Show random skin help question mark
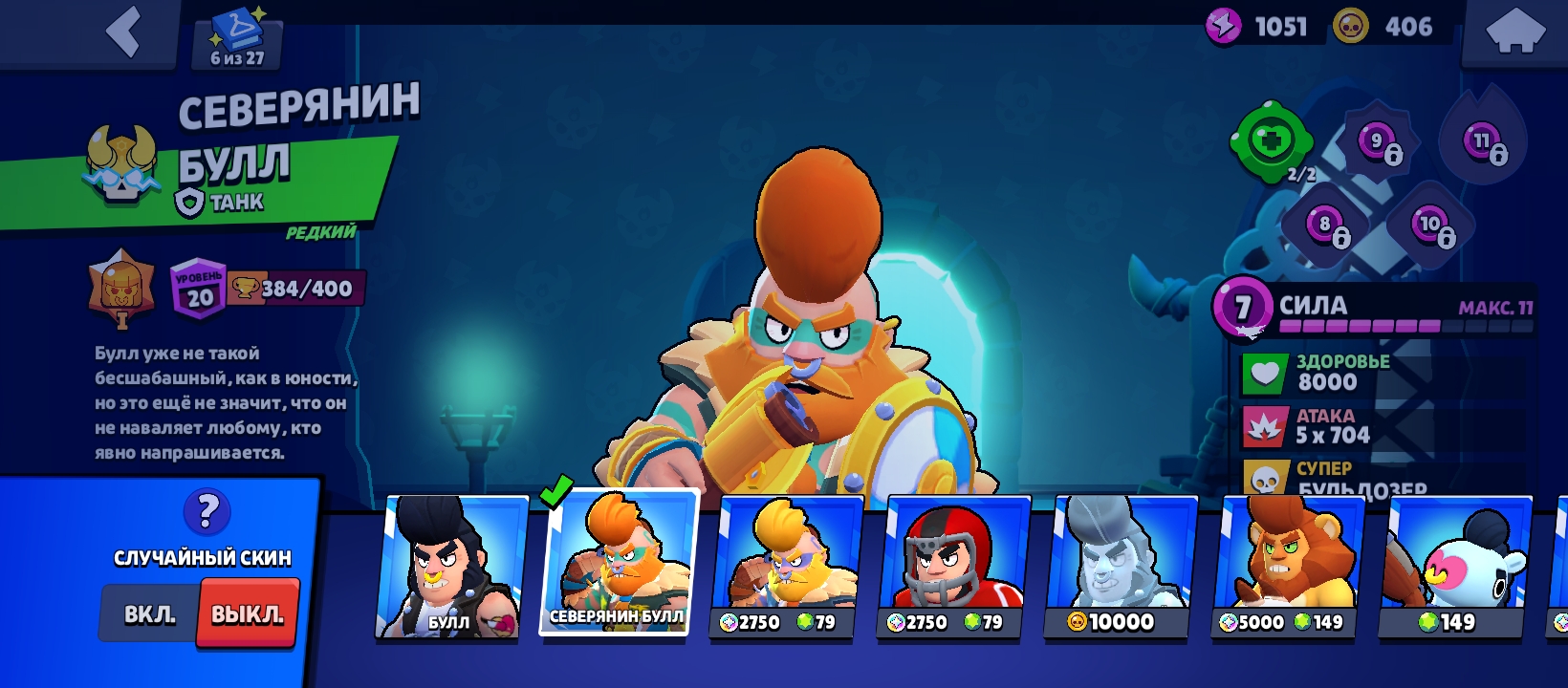Image resolution: width=1568 pixels, height=688 pixels. tap(207, 512)
